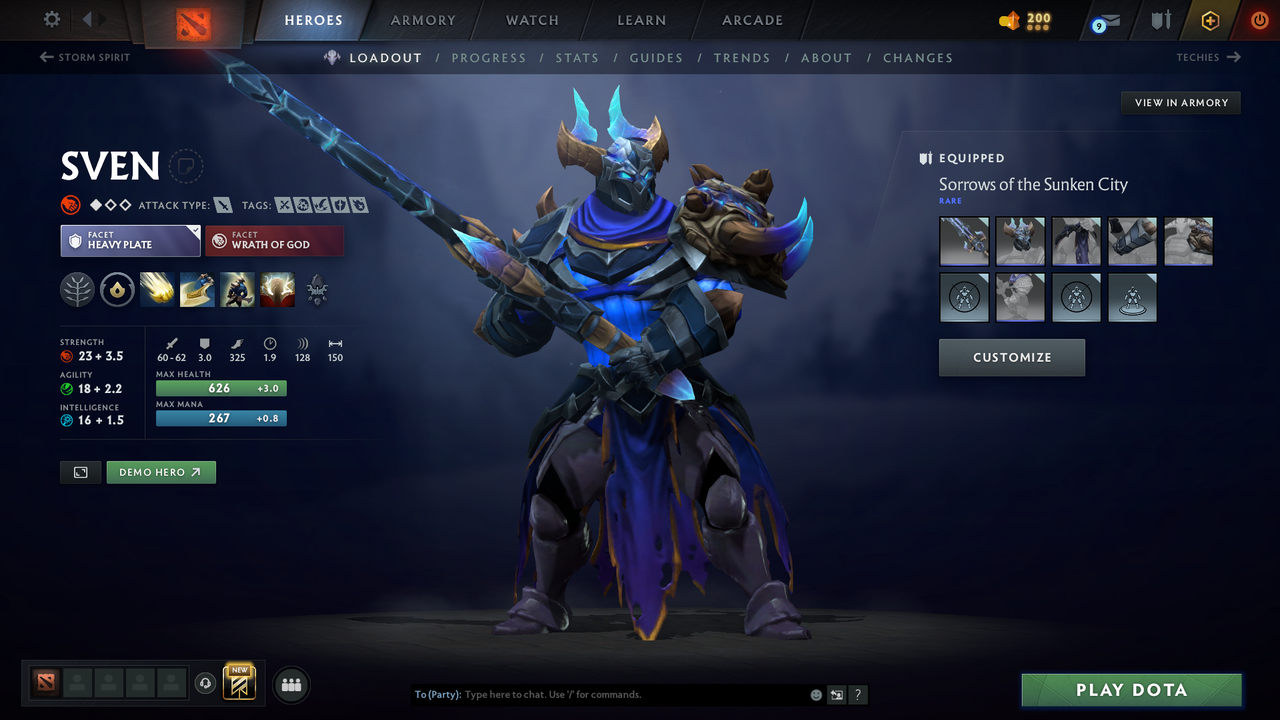Open Dota Plus via the gold hexagon icon
The height and width of the screenshot is (720, 1280).
click(x=1209, y=20)
